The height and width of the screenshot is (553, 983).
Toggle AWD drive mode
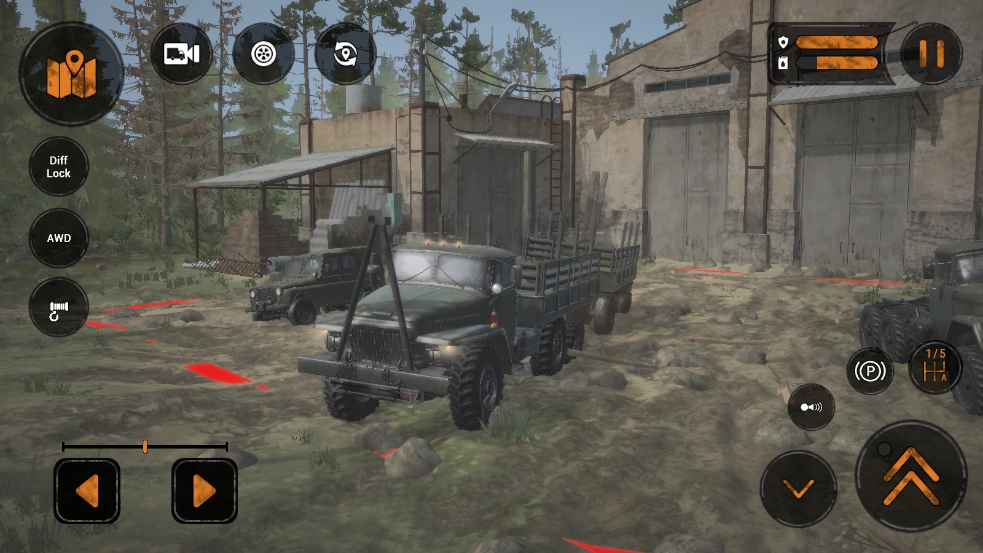59,238
